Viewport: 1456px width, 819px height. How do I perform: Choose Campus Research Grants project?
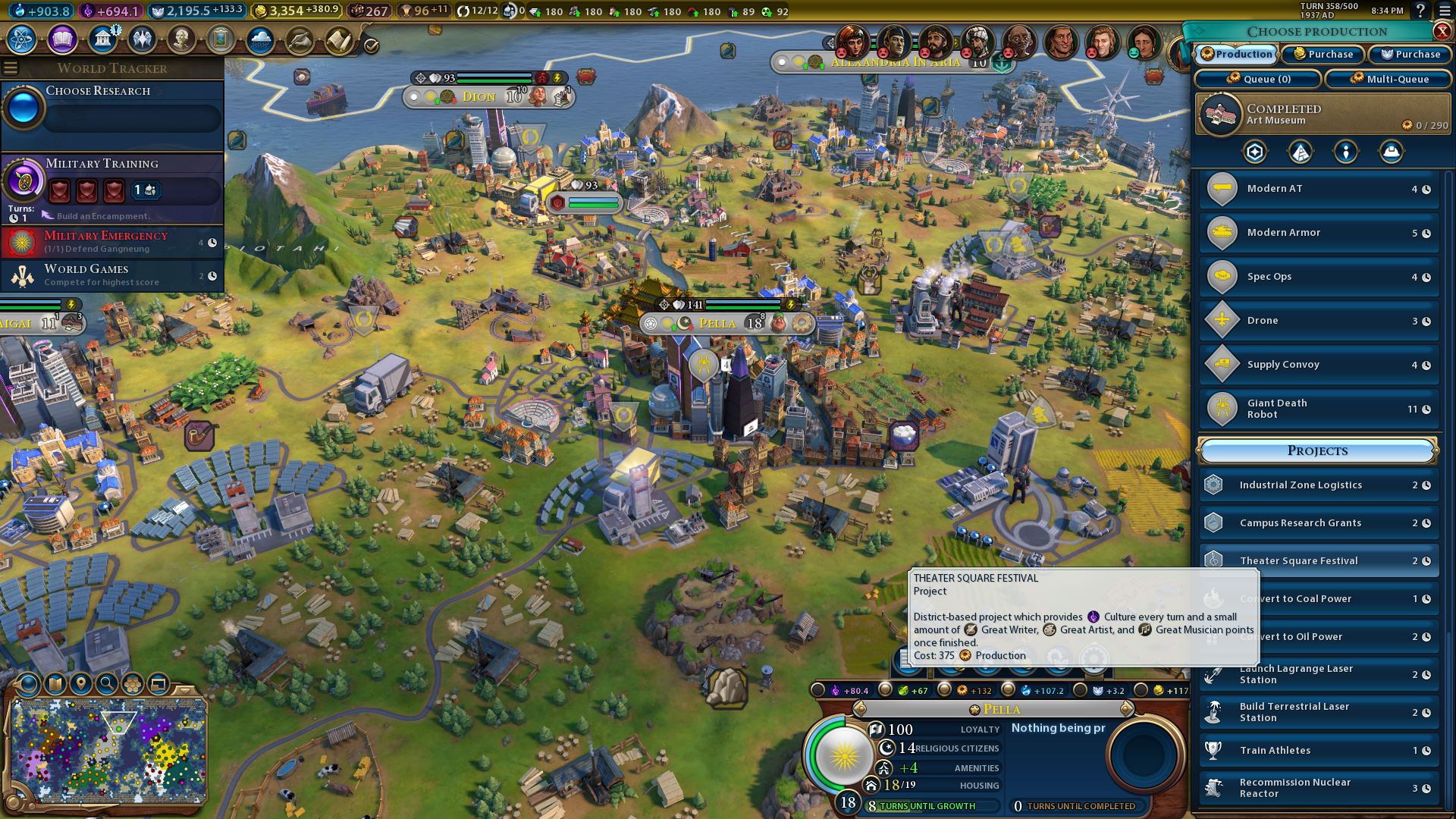pyautogui.click(x=1318, y=523)
